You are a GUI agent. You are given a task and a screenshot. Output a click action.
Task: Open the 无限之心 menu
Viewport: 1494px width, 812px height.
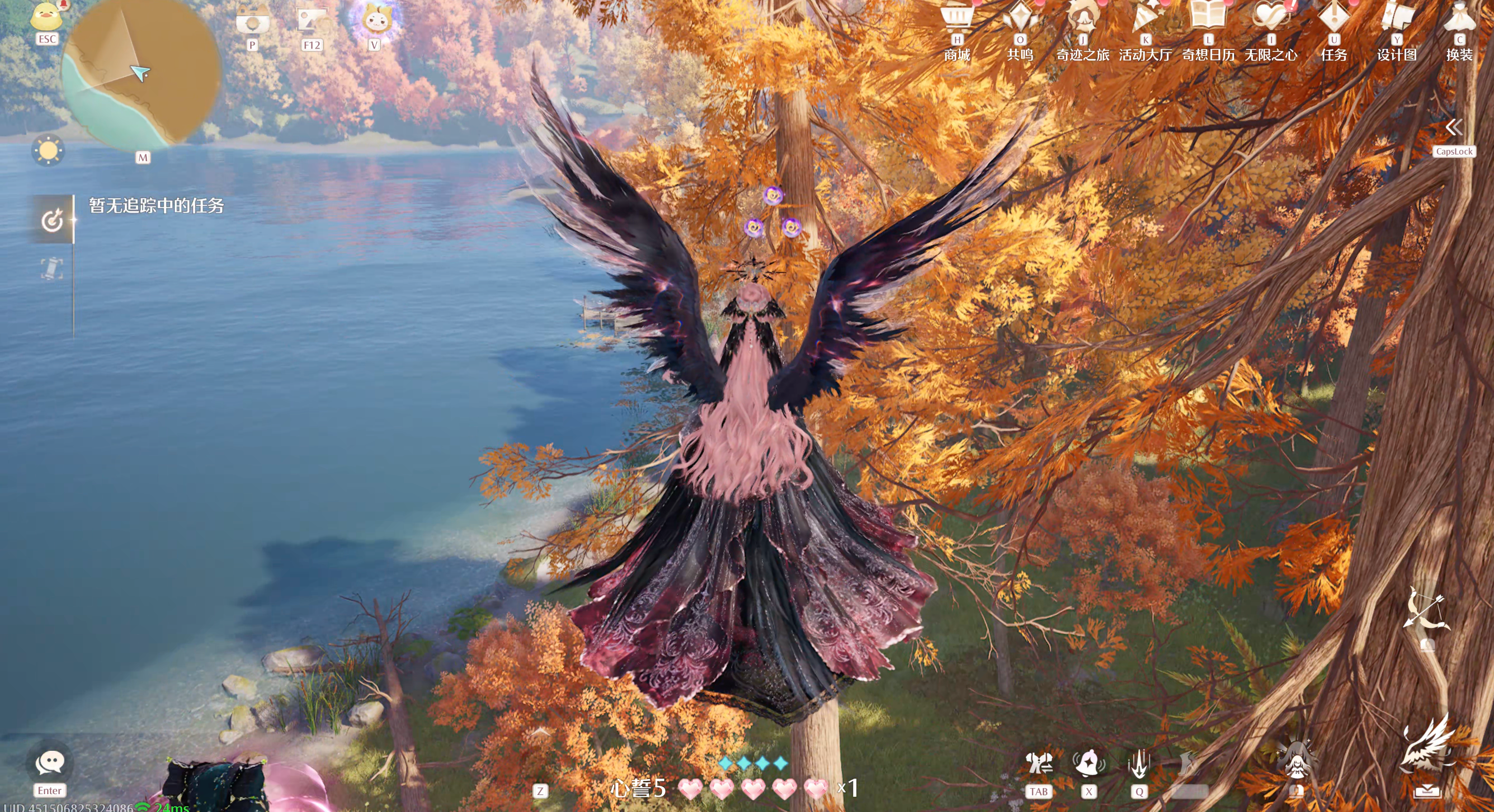[1271, 17]
